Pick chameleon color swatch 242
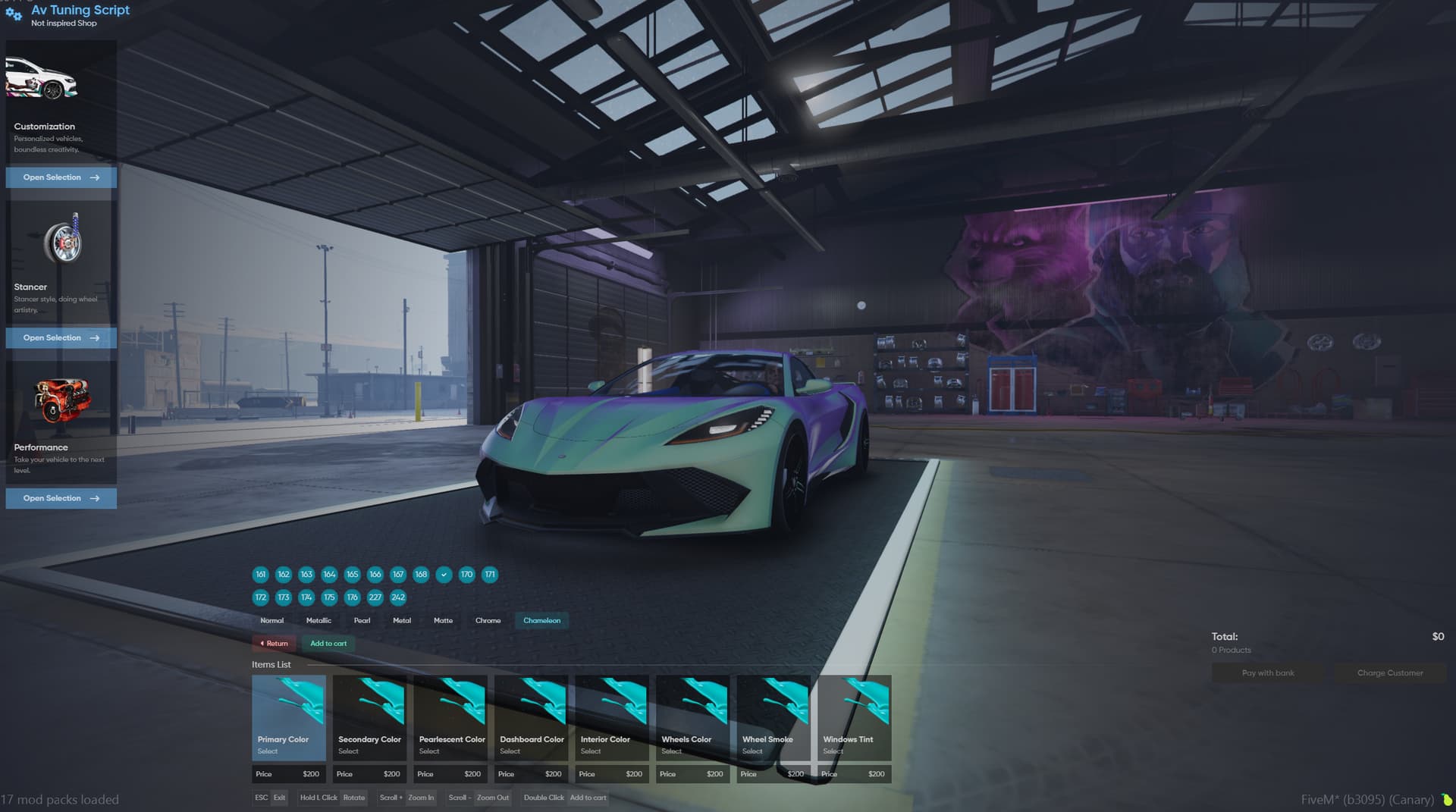Viewport: 1456px width, 812px height. coord(397,597)
